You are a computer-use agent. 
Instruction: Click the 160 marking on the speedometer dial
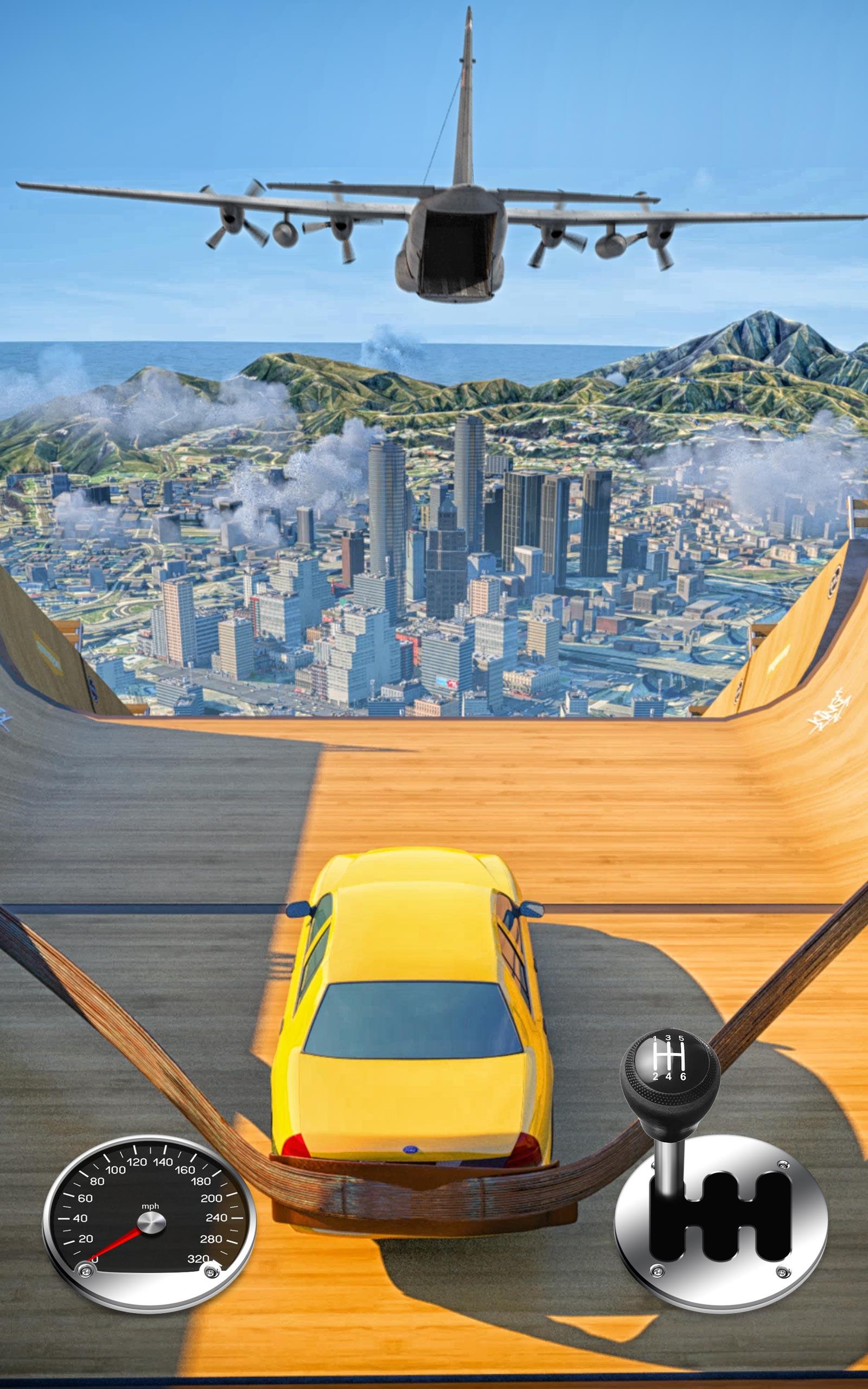coord(186,1169)
